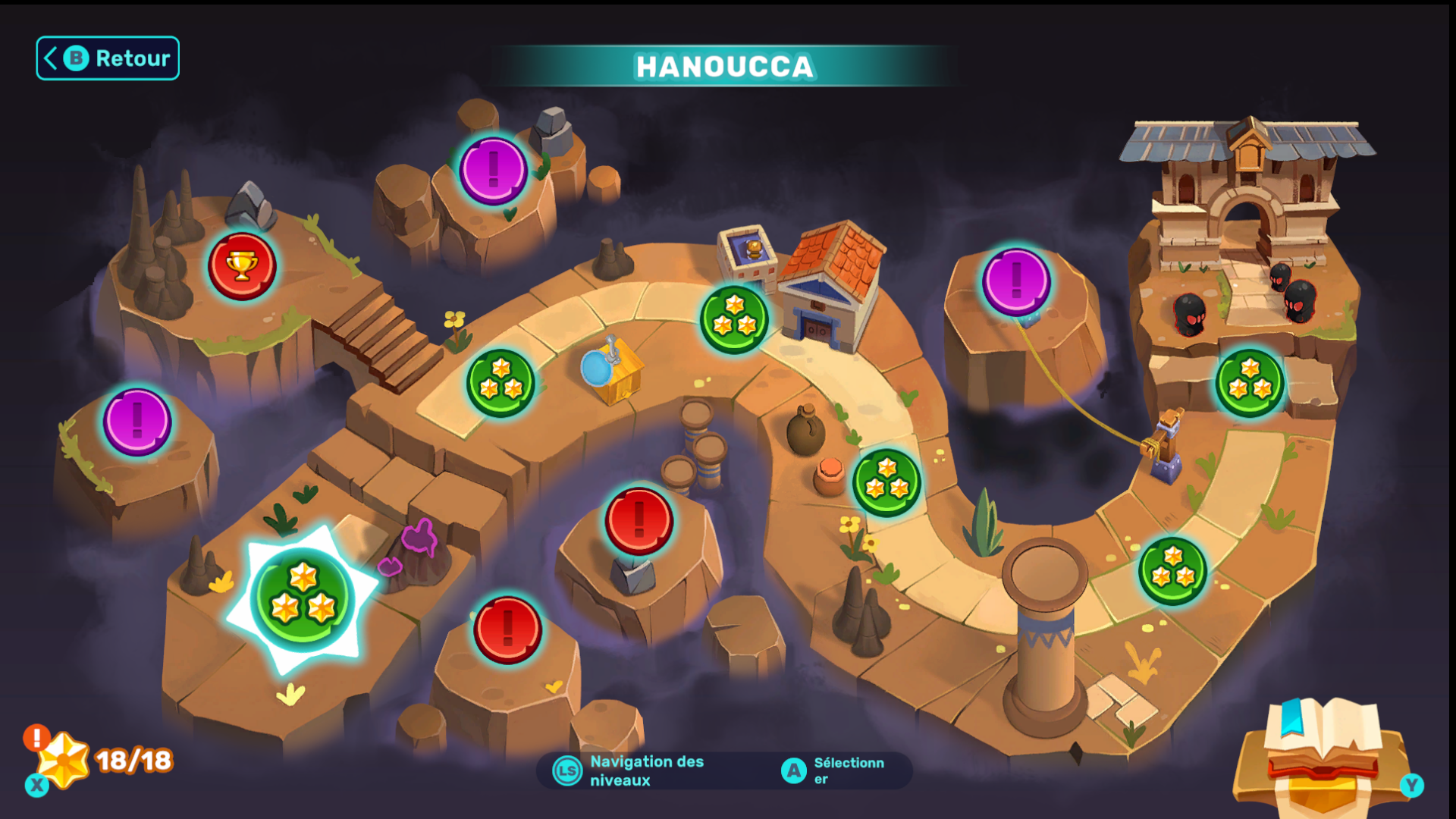Viewport: 1456px width, 819px height.
Task: Choose the highlighted green three-star level
Action: pos(303,598)
